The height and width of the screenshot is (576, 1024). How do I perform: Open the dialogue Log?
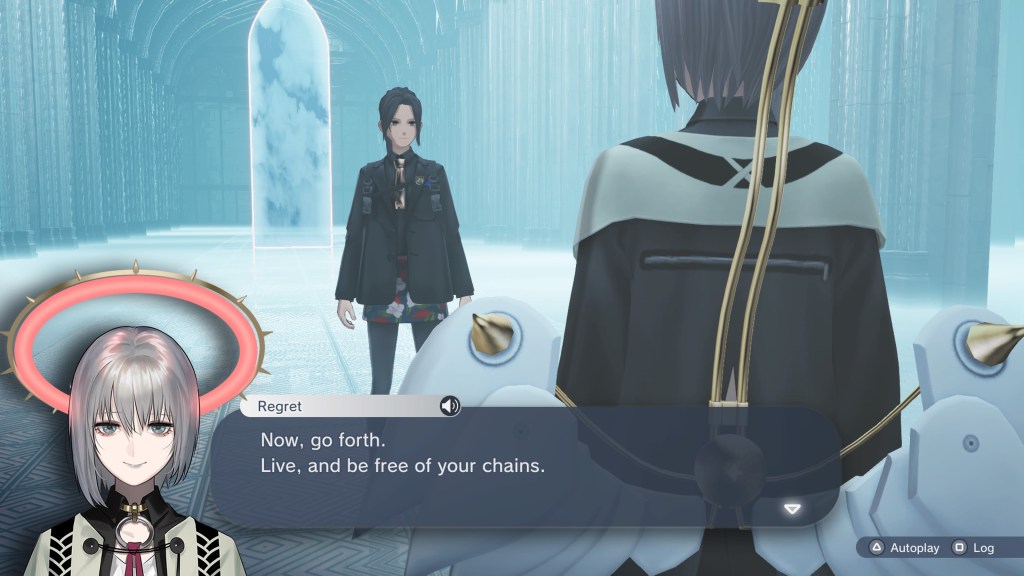[x=974, y=548]
